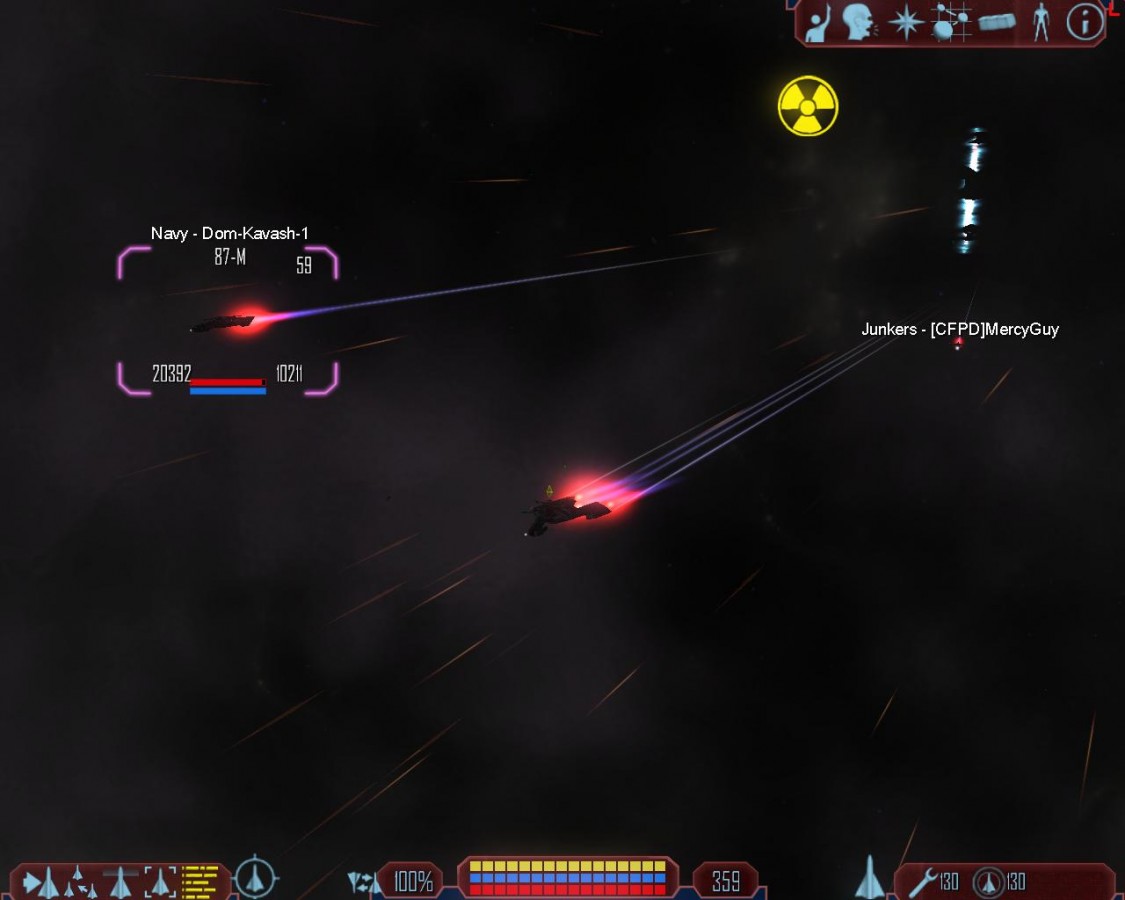Show the neural net planets-on-grid icon
Screen dimensions: 1125x900
(x=951, y=23)
